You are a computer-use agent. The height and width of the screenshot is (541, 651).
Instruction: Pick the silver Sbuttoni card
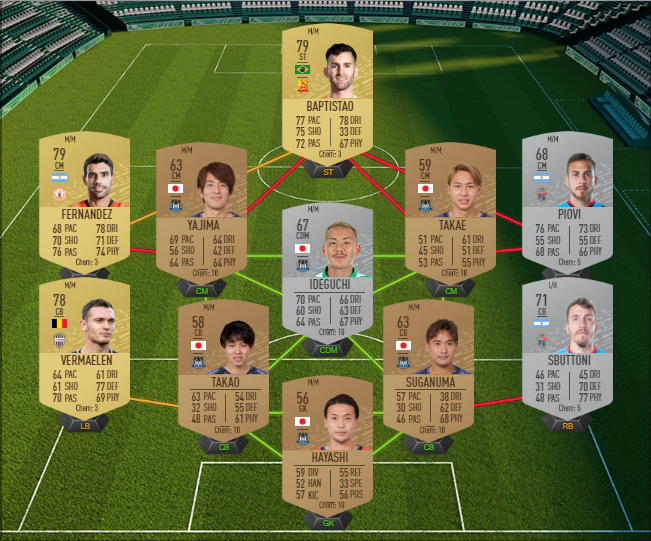click(x=567, y=342)
